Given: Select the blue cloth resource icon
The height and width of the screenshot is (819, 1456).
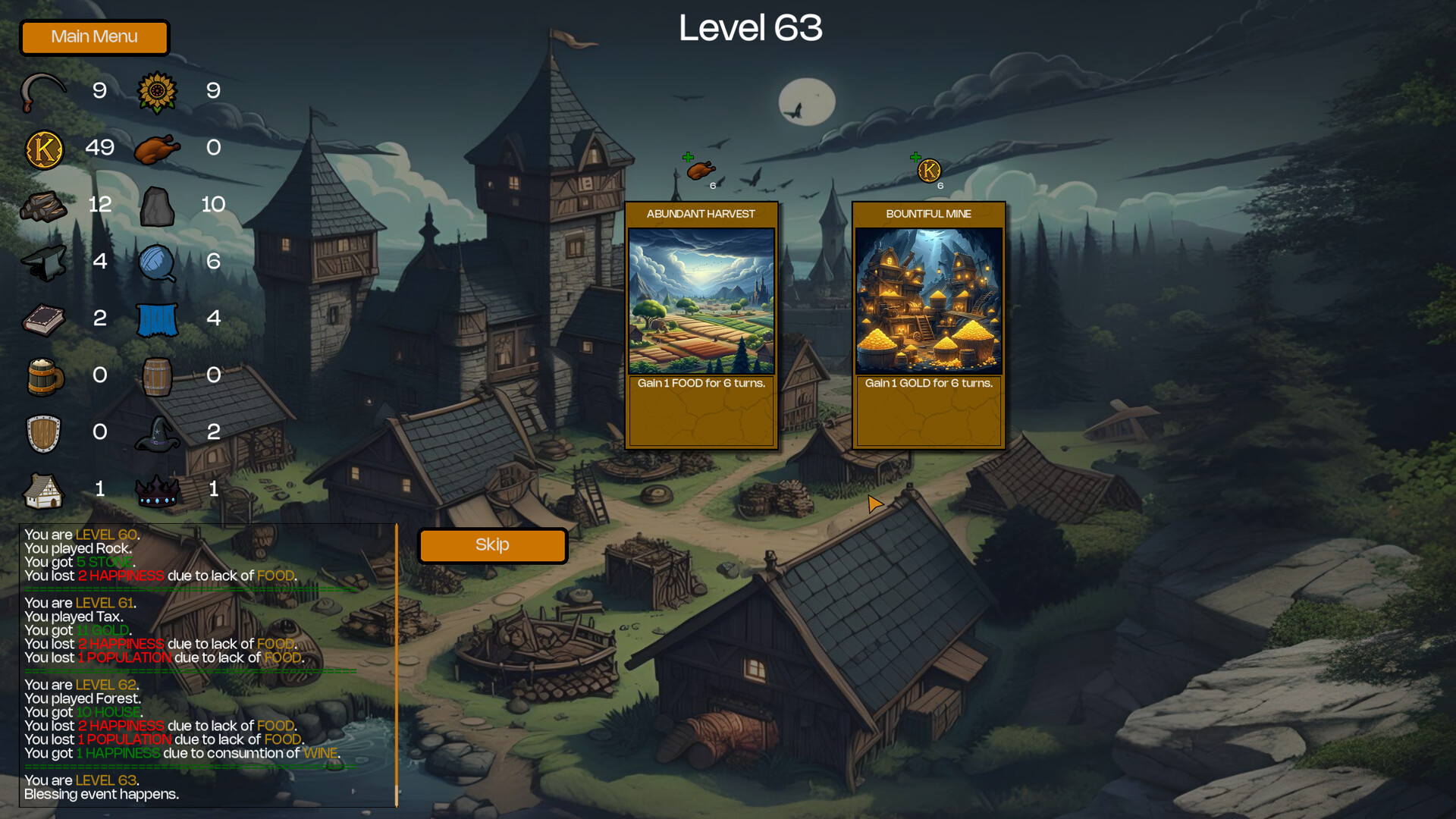Looking at the screenshot, I should pyautogui.click(x=157, y=318).
